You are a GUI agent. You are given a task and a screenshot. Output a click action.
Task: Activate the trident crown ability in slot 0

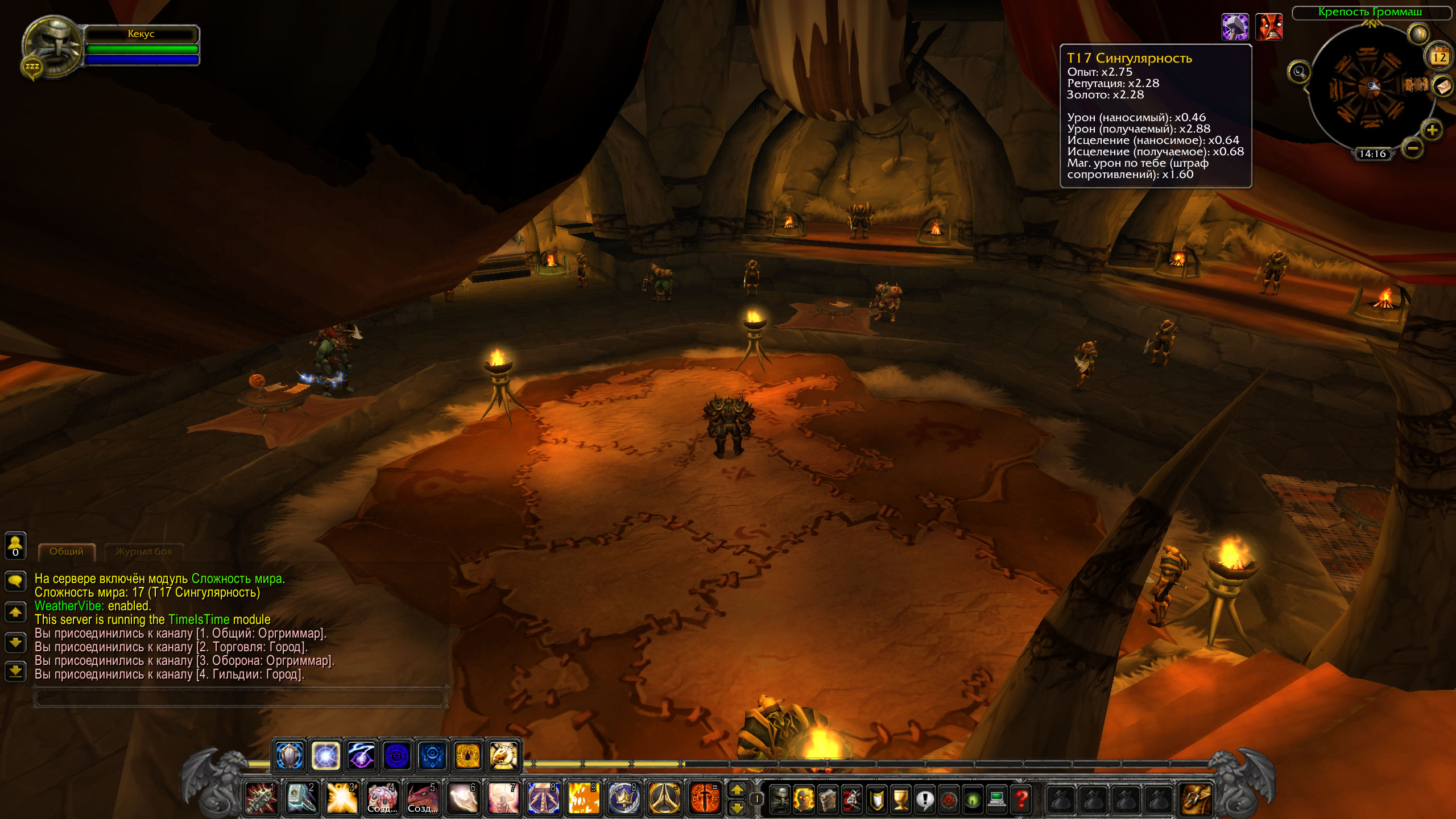click(x=623, y=798)
